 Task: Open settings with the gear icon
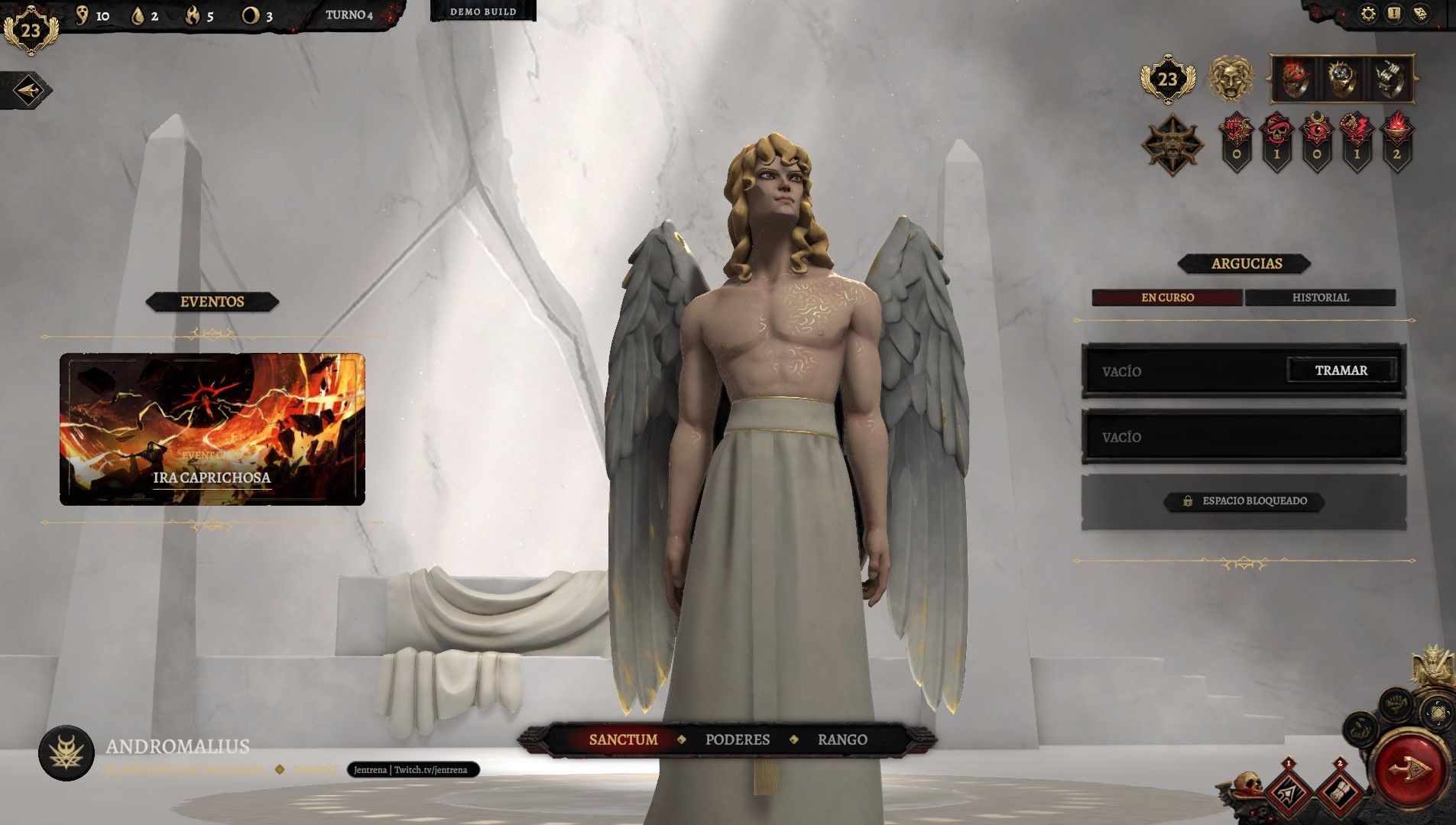coord(1367,14)
